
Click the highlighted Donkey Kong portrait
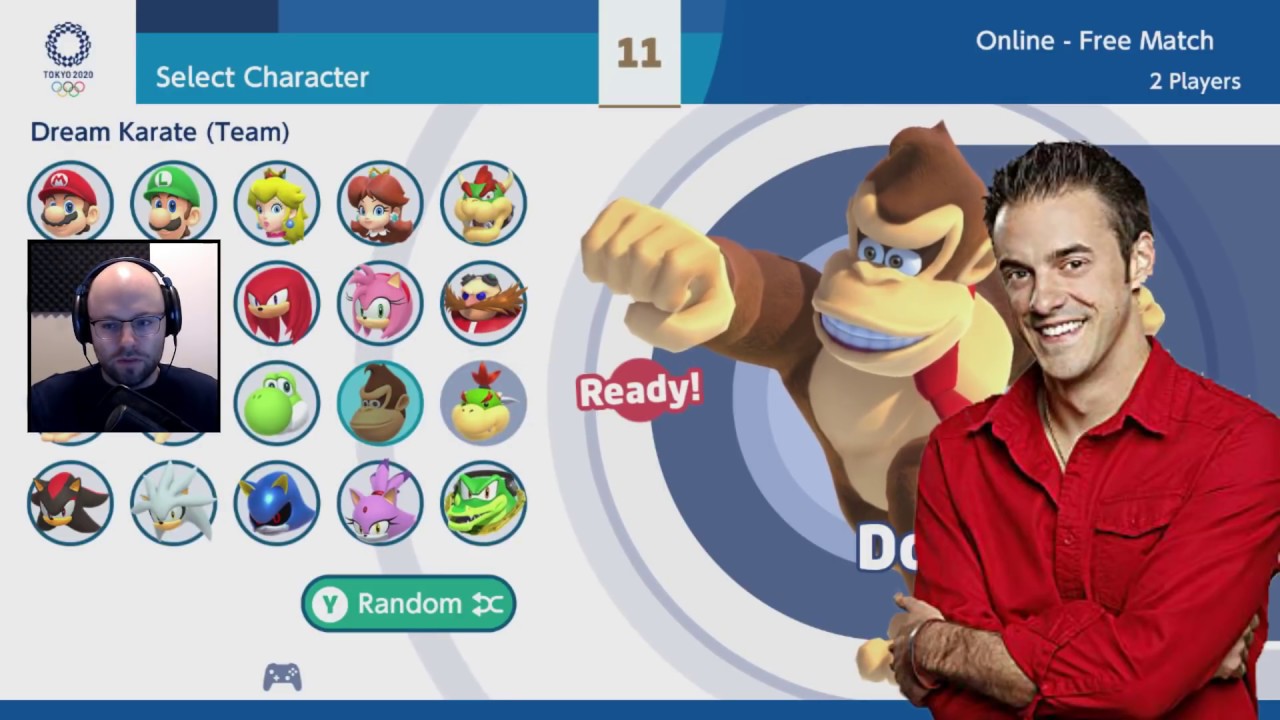tap(380, 403)
